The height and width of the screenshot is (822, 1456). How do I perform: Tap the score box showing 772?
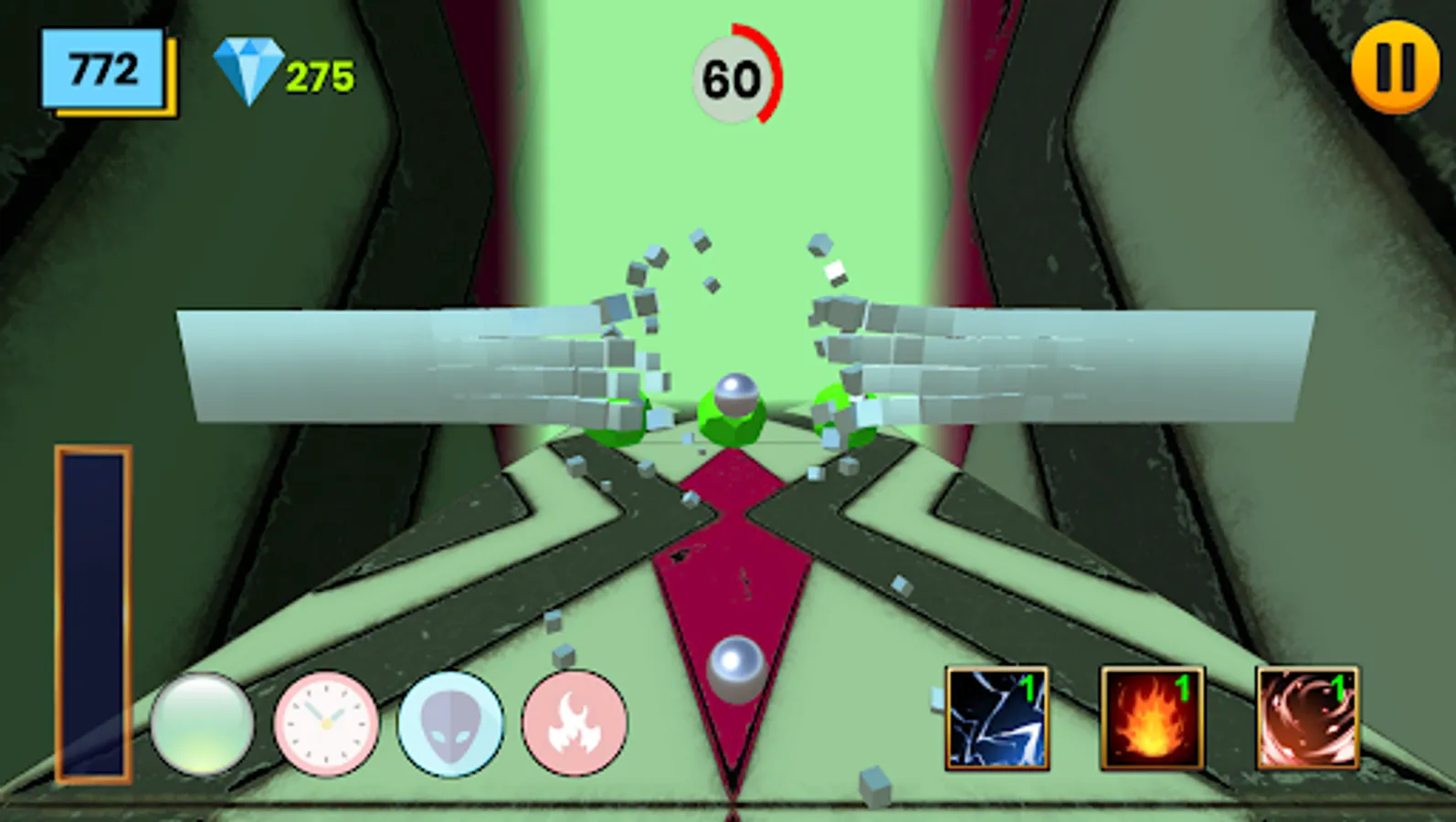click(x=103, y=66)
